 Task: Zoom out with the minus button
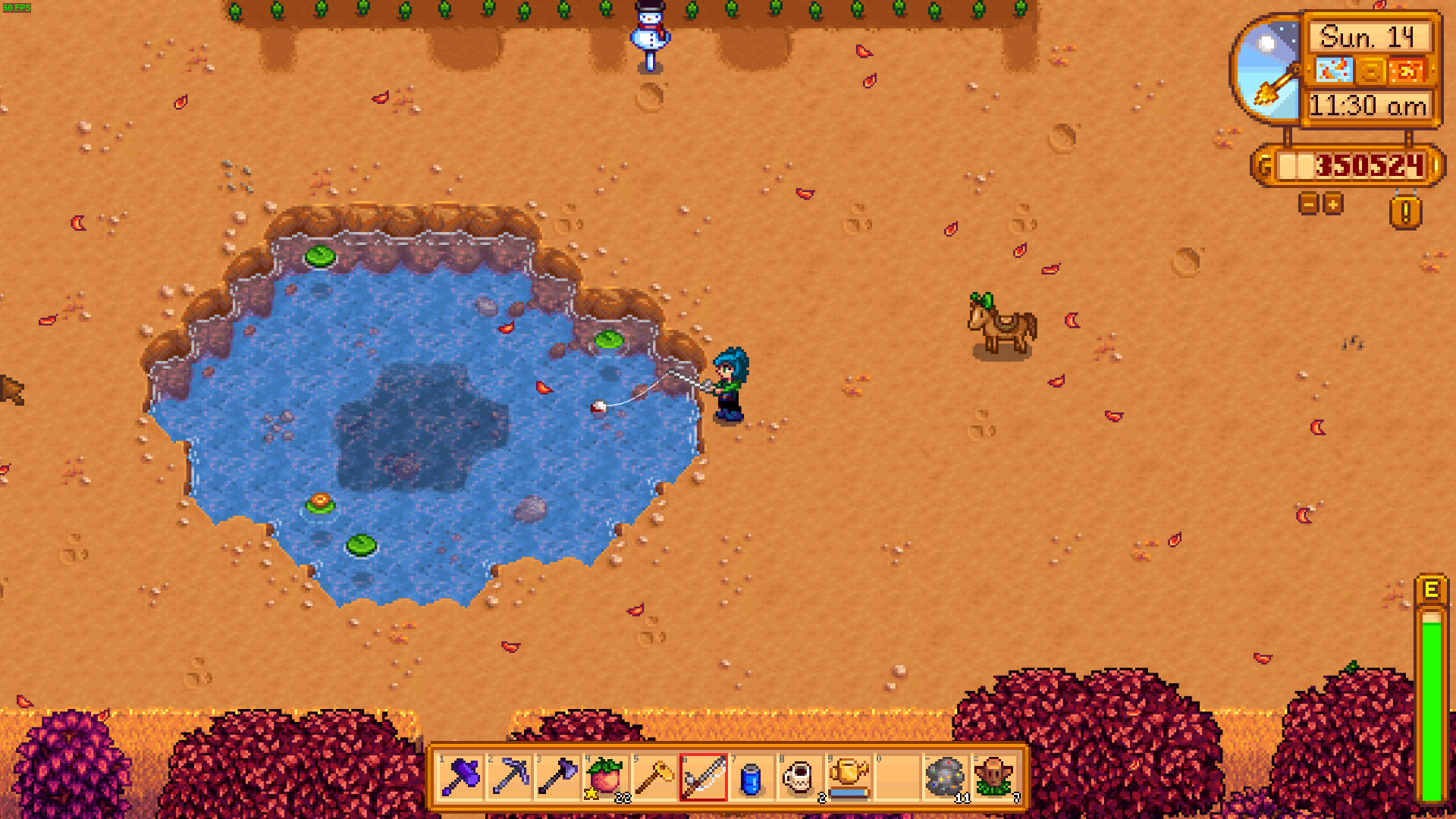coord(1308,203)
